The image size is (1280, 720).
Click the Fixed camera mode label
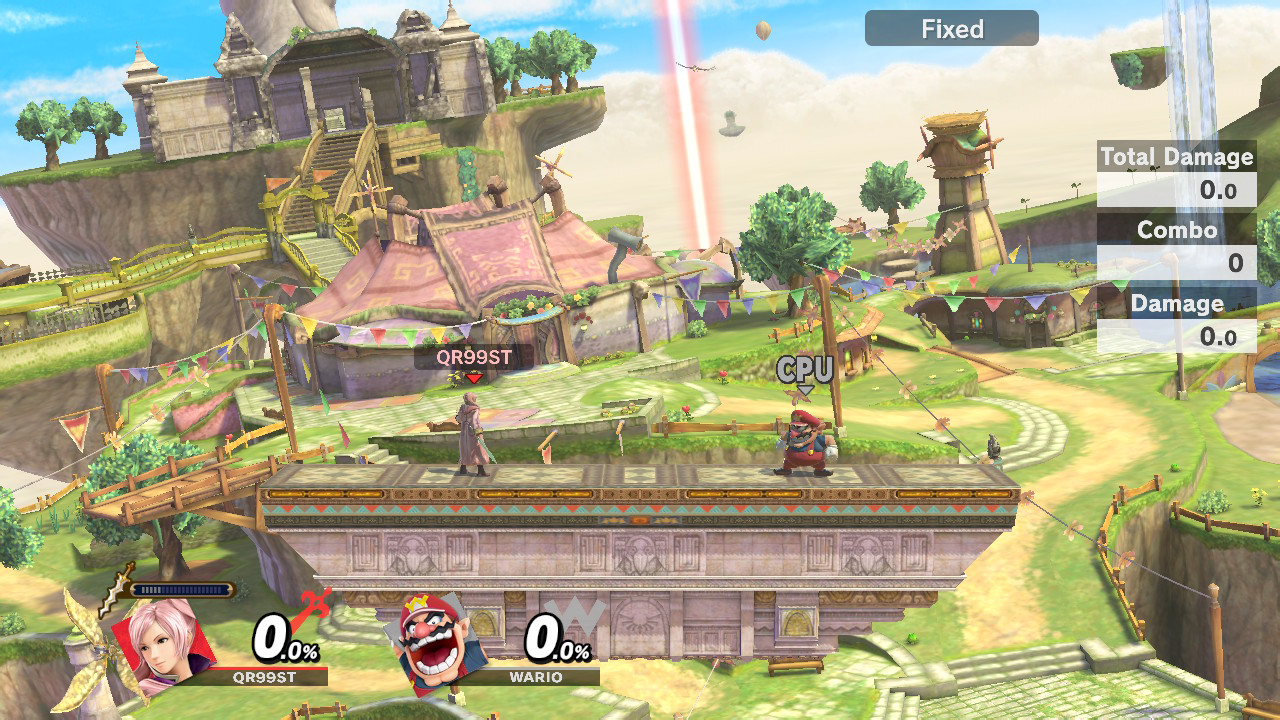click(951, 29)
